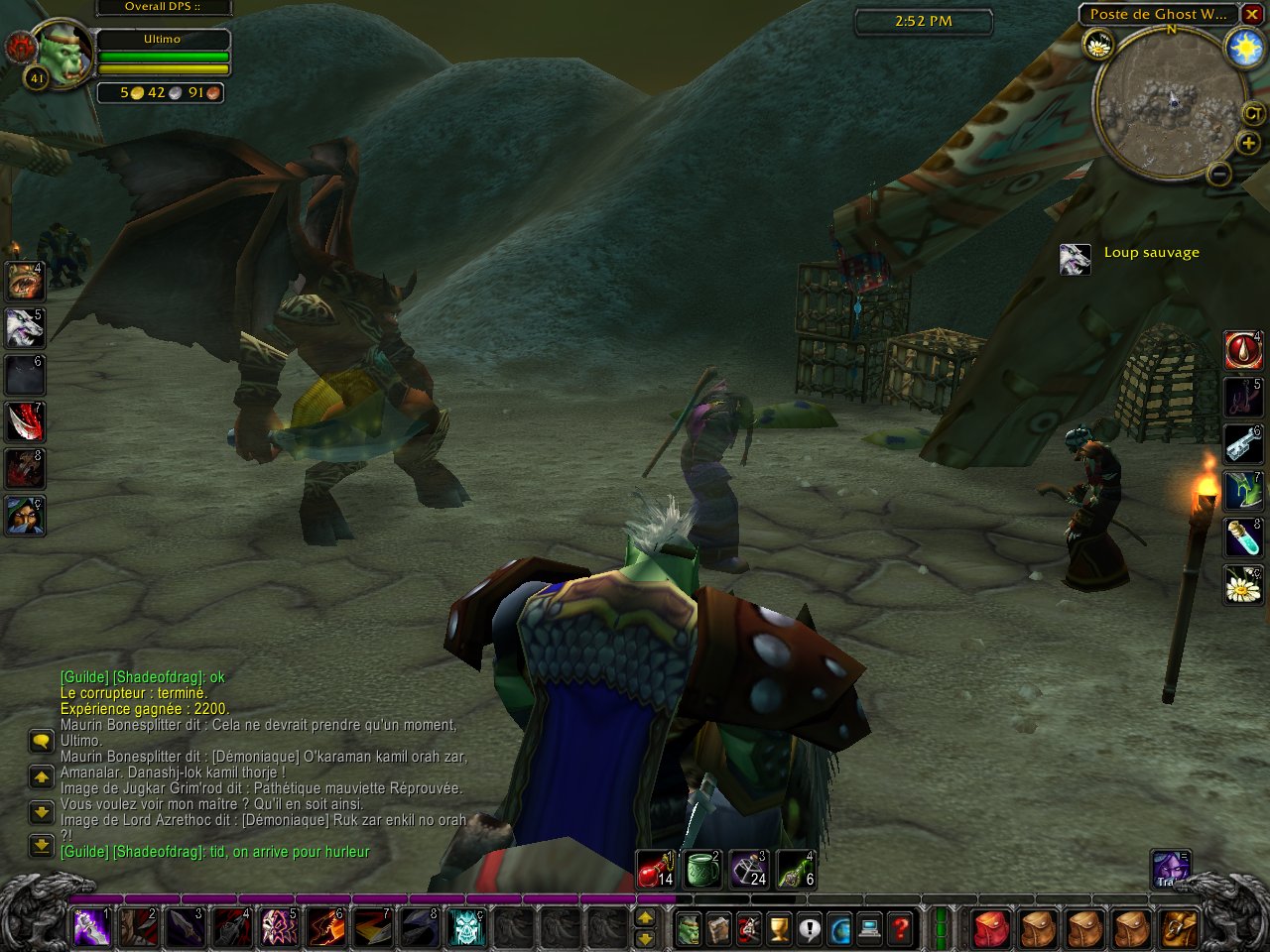Zoom in the minimap with plus button

[x=1248, y=144]
